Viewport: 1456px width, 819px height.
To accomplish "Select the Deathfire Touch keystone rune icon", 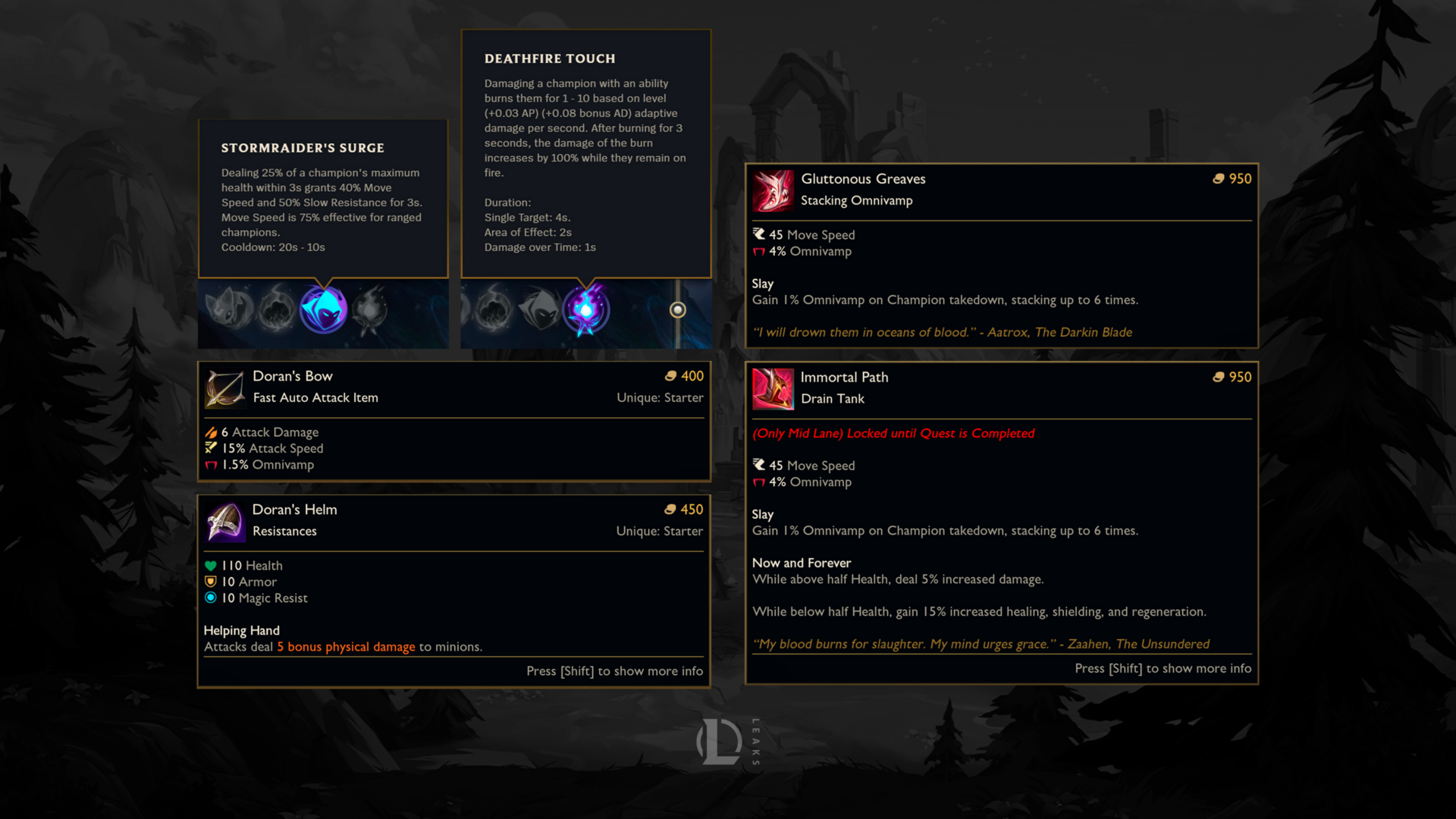I will coord(587,311).
